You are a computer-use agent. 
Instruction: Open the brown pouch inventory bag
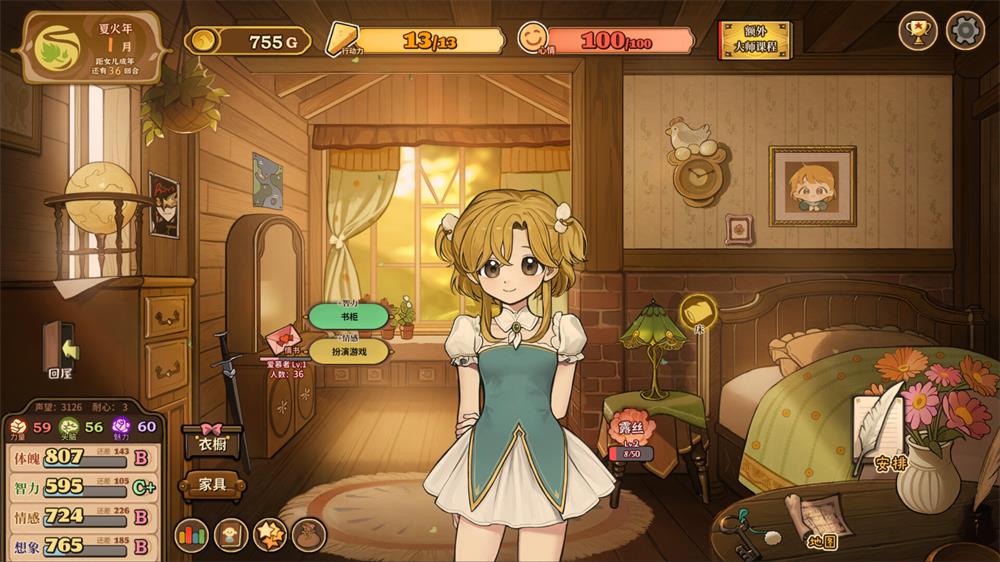[309, 535]
